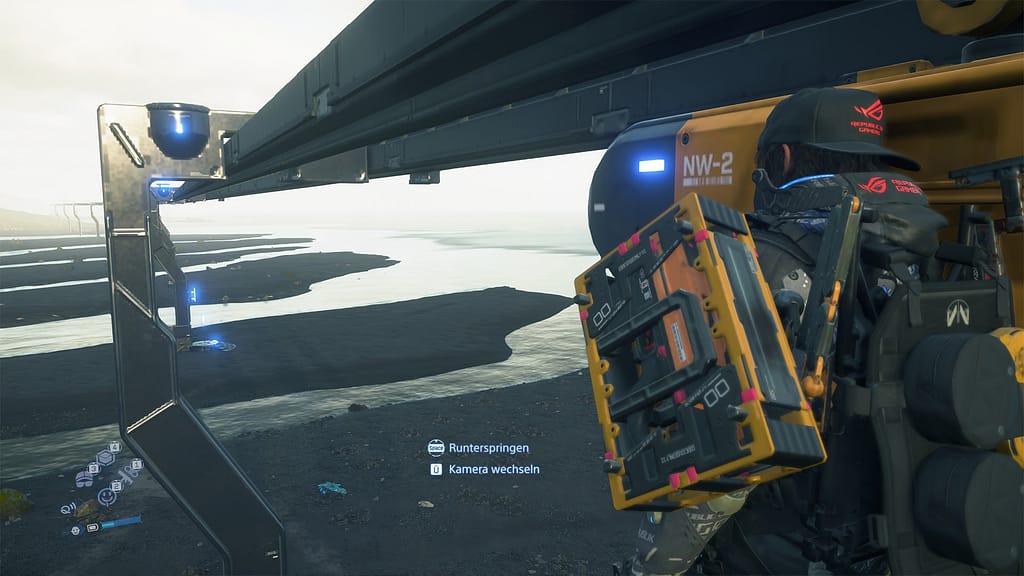Image resolution: width=1024 pixels, height=576 pixels.
Task: Choose the boots quick-slot icon
Action: point(84,480)
